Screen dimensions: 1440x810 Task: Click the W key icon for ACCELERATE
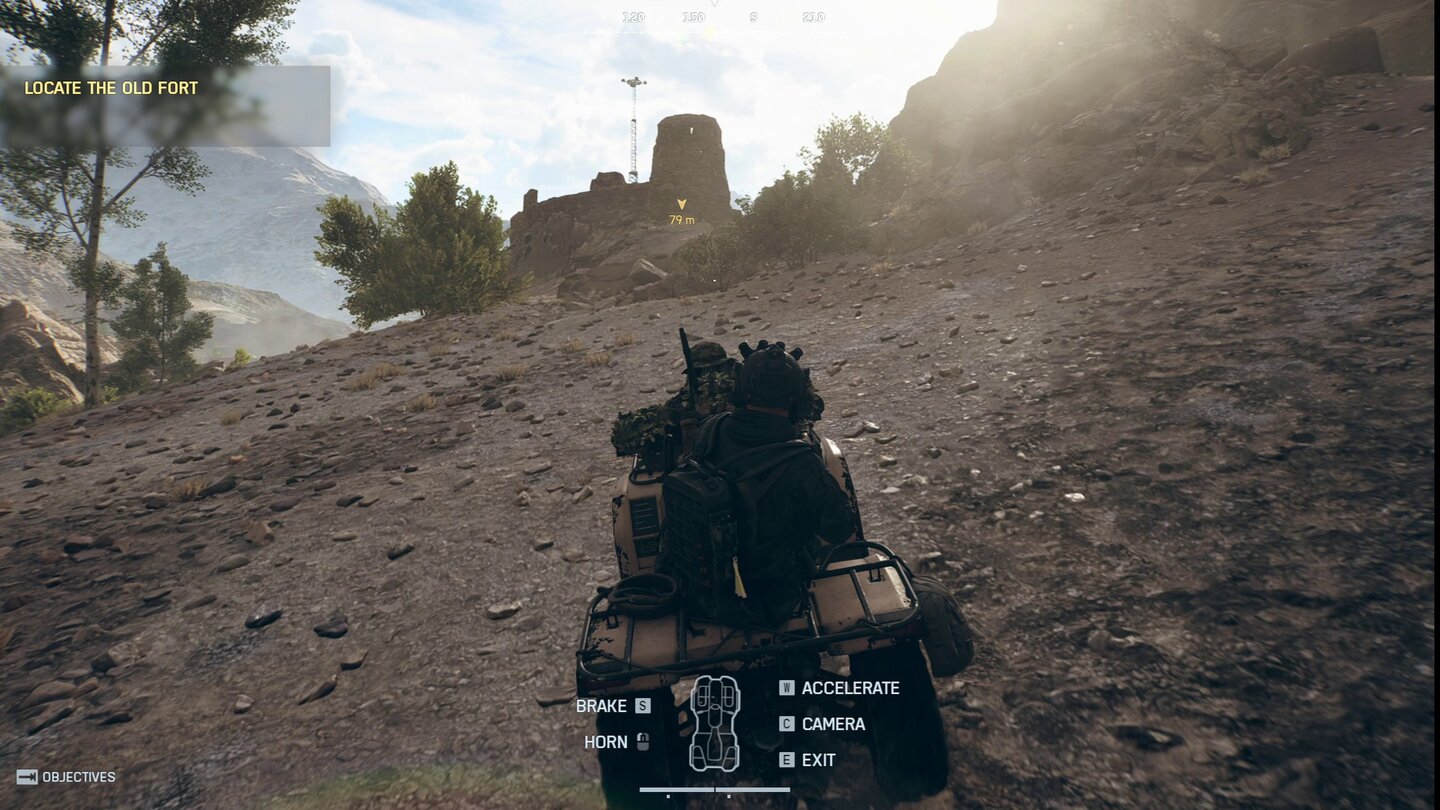tap(789, 688)
